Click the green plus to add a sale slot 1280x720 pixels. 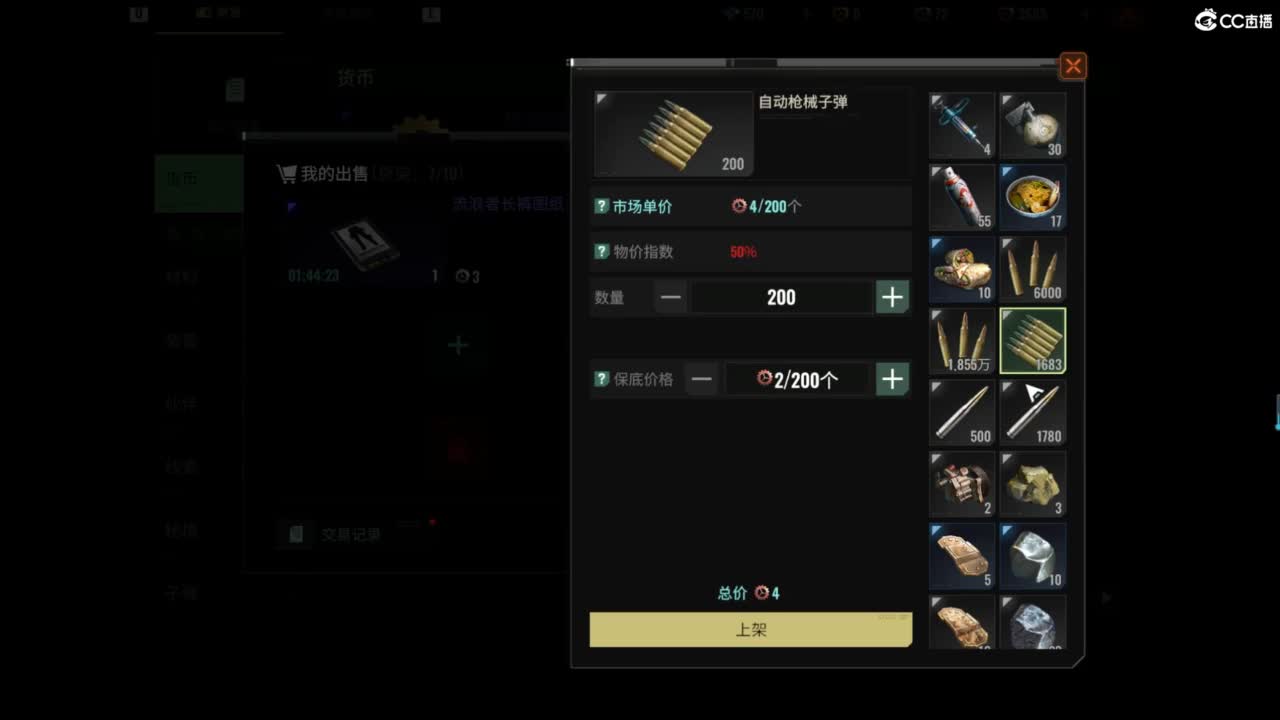coord(457,344)
